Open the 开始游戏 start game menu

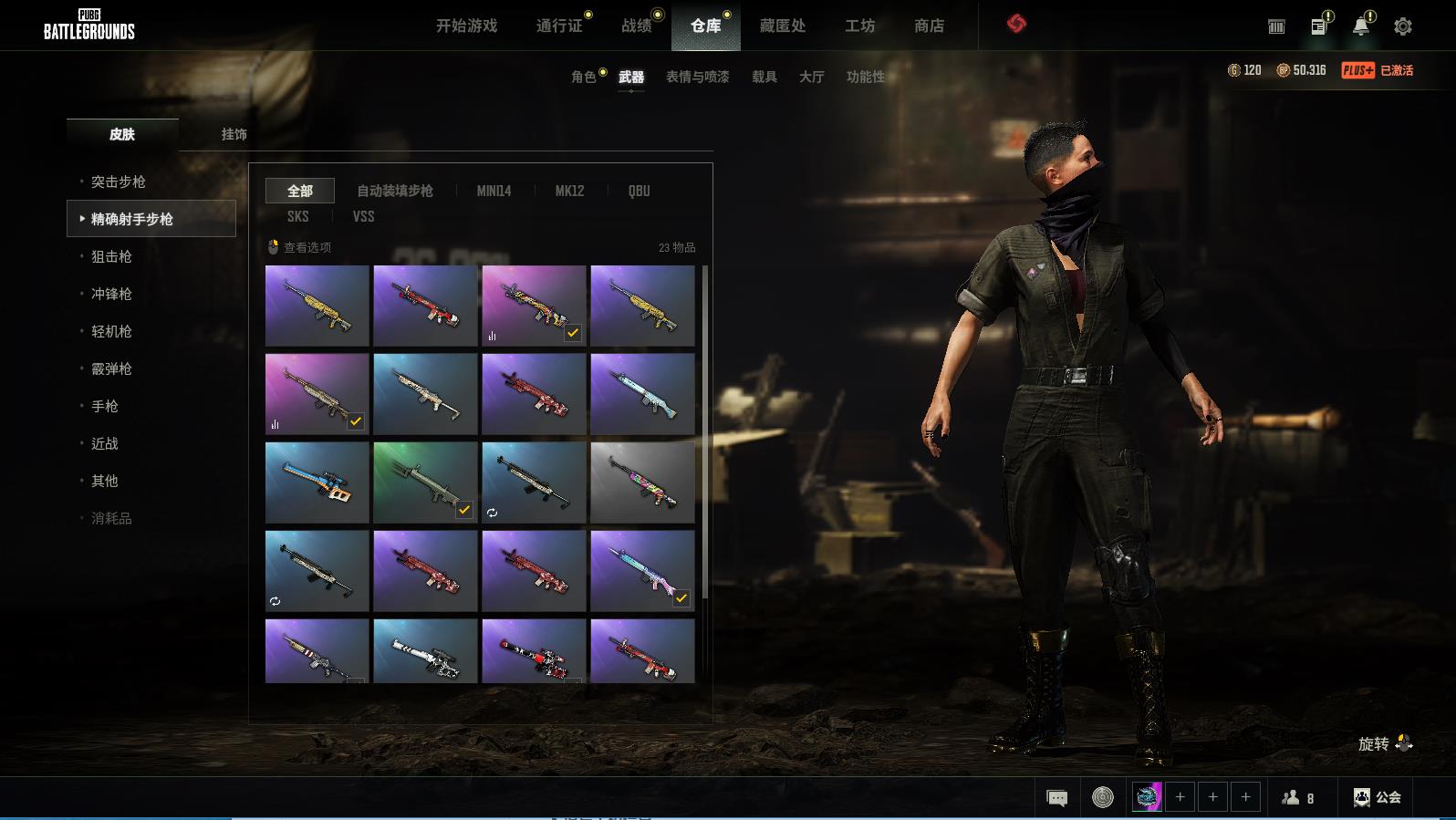466,26
